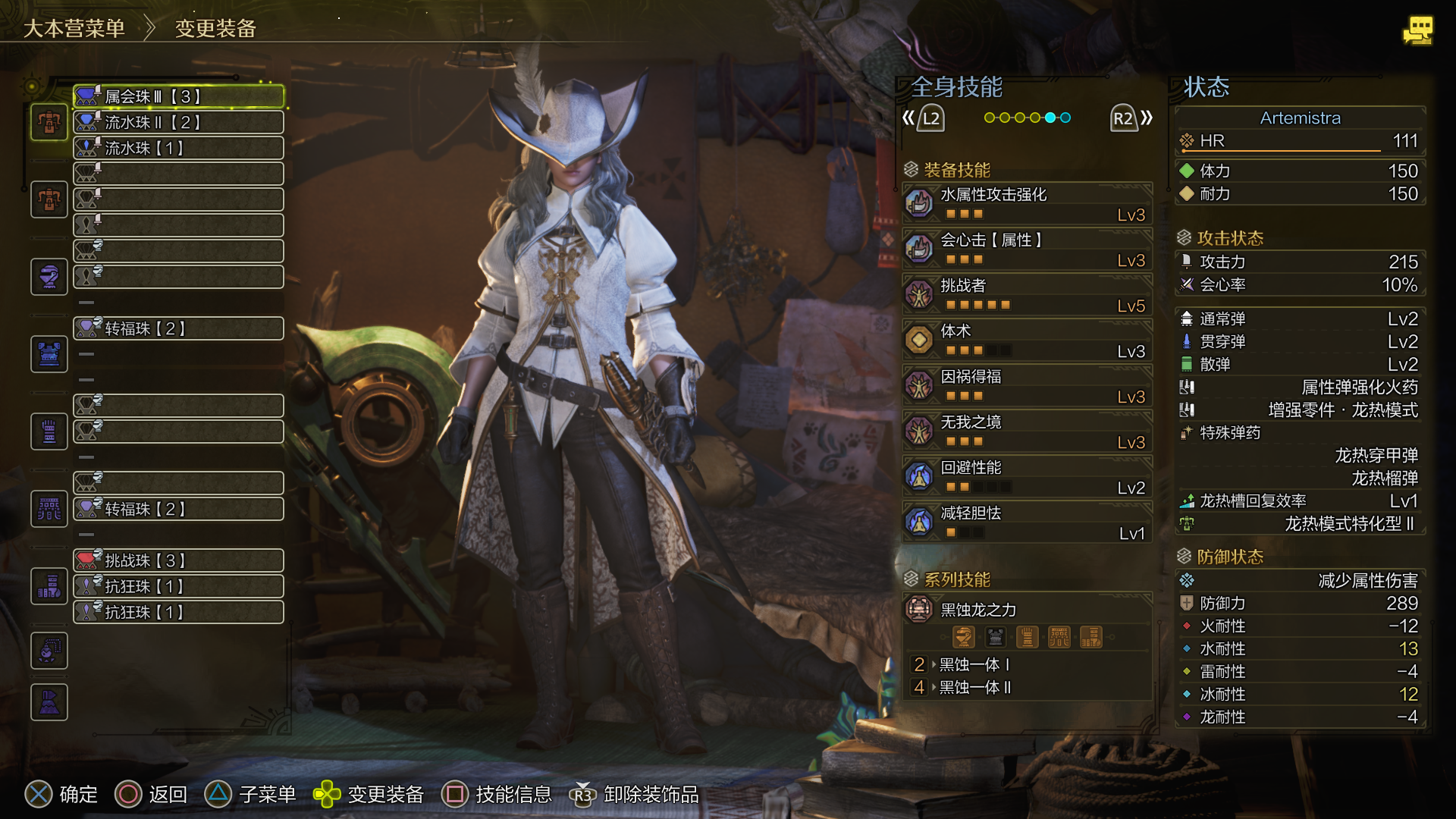Select the helmet equipment icon
This screenshot has width=1456, height=819.
tap(49, 277)
